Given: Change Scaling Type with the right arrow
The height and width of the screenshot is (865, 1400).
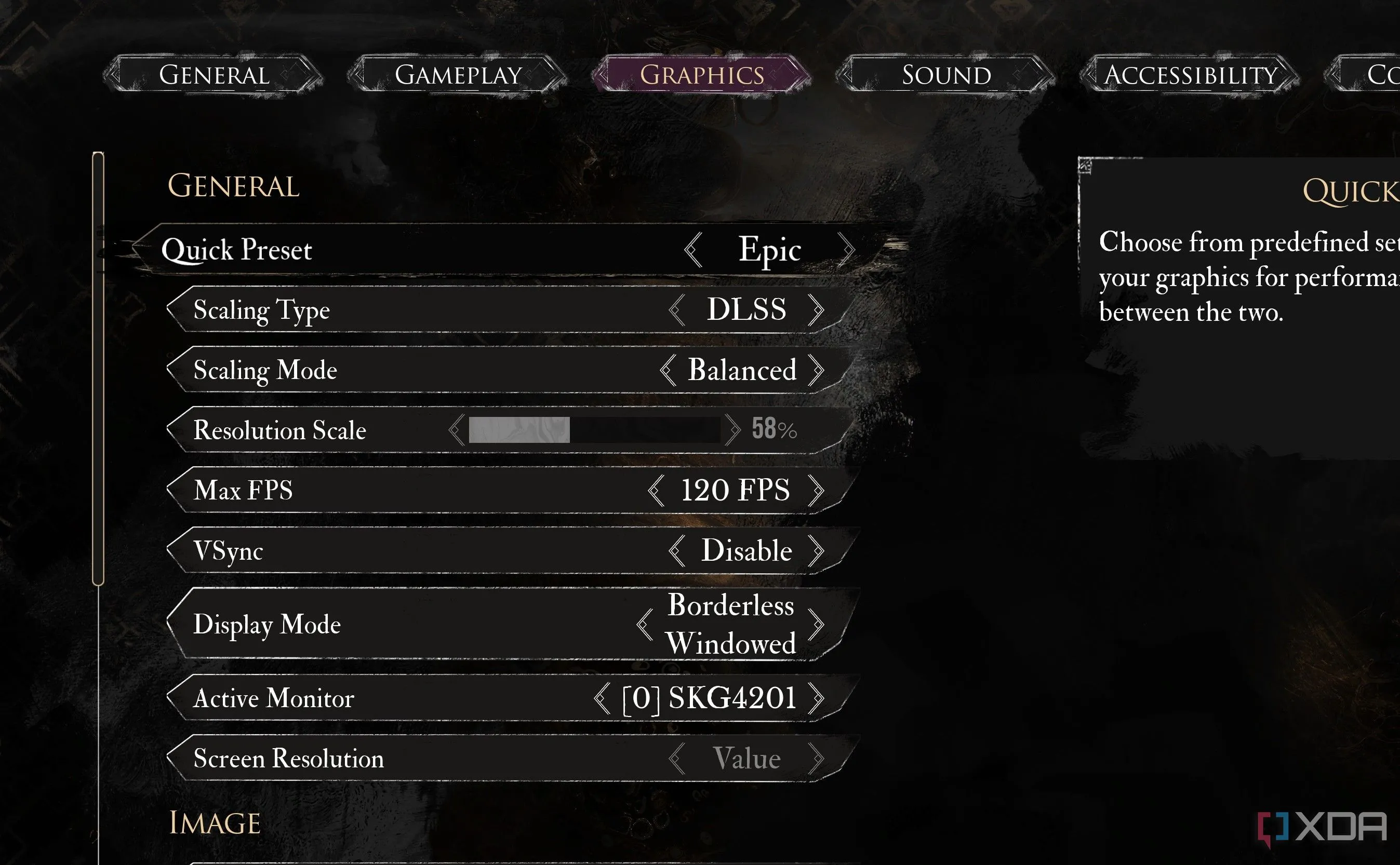Looking at the screenshot, I should [816, 309].
